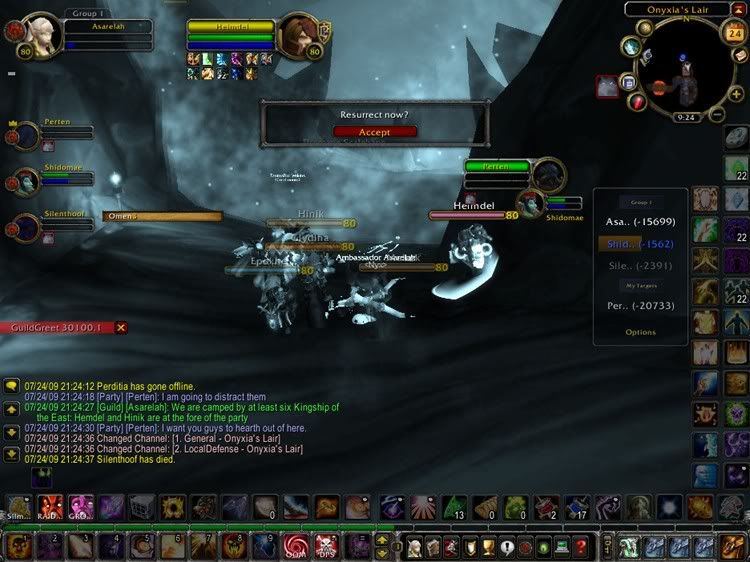Click the Asa.. row in heal panel

pos(640,220)
